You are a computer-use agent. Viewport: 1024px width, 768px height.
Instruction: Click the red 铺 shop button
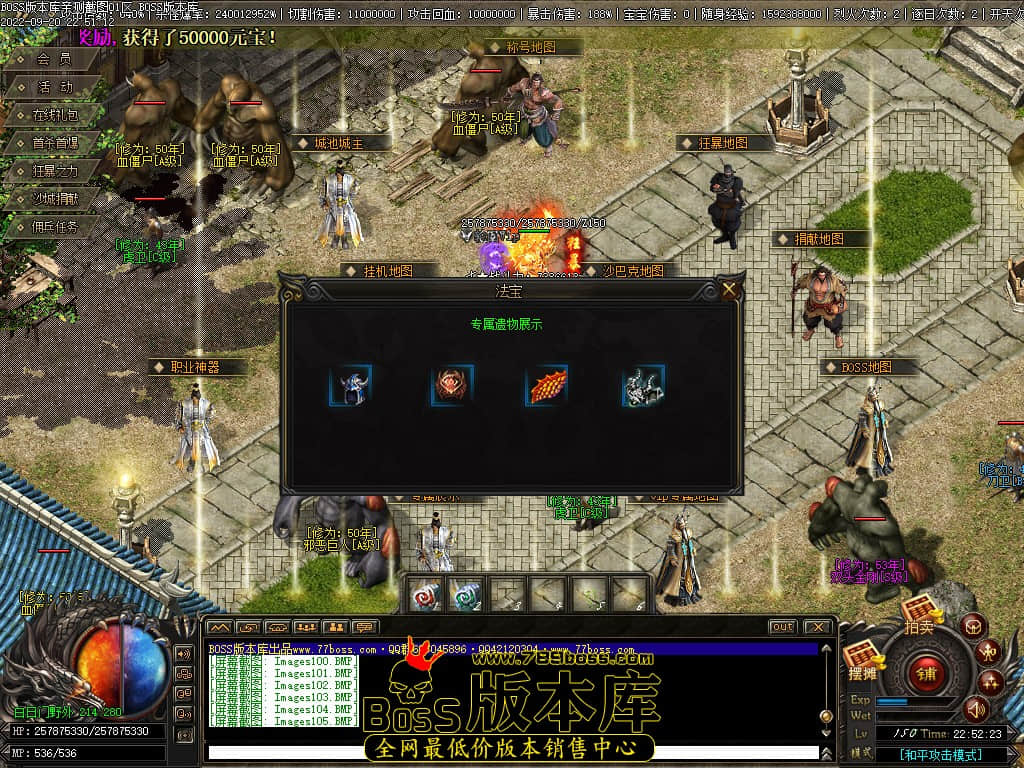[926, 671]
